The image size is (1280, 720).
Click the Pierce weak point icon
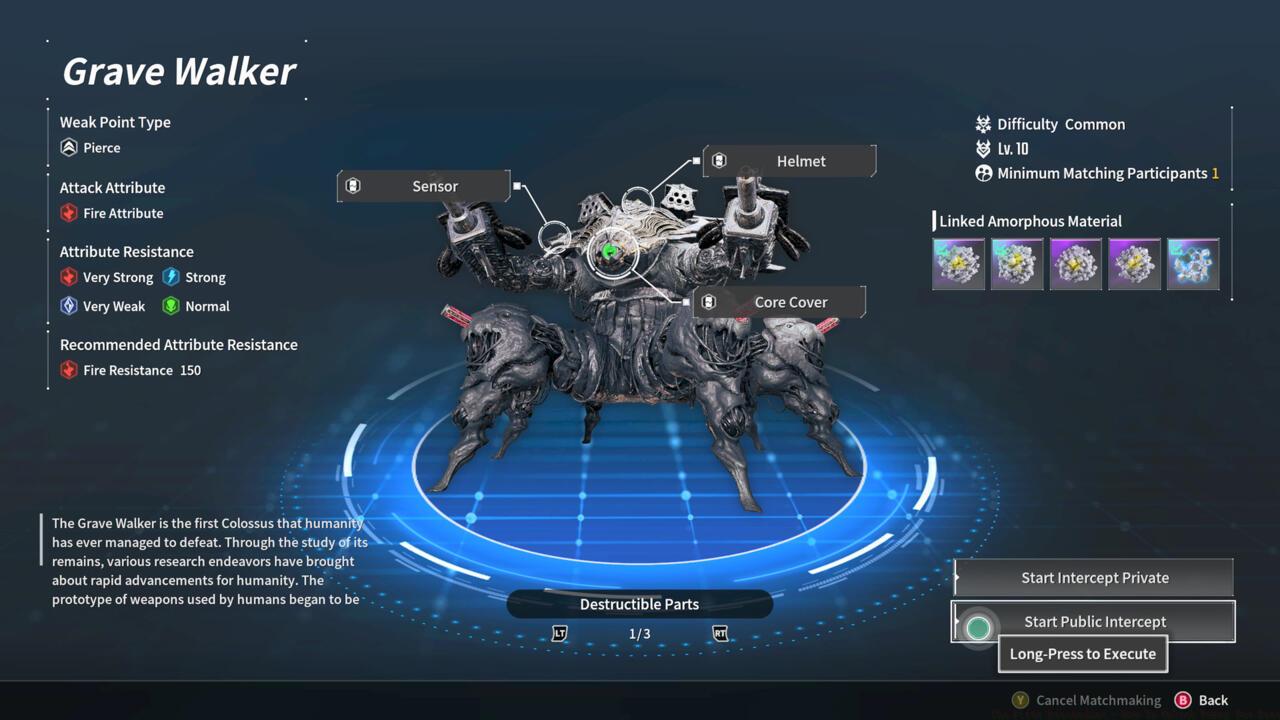pos(72,147)
